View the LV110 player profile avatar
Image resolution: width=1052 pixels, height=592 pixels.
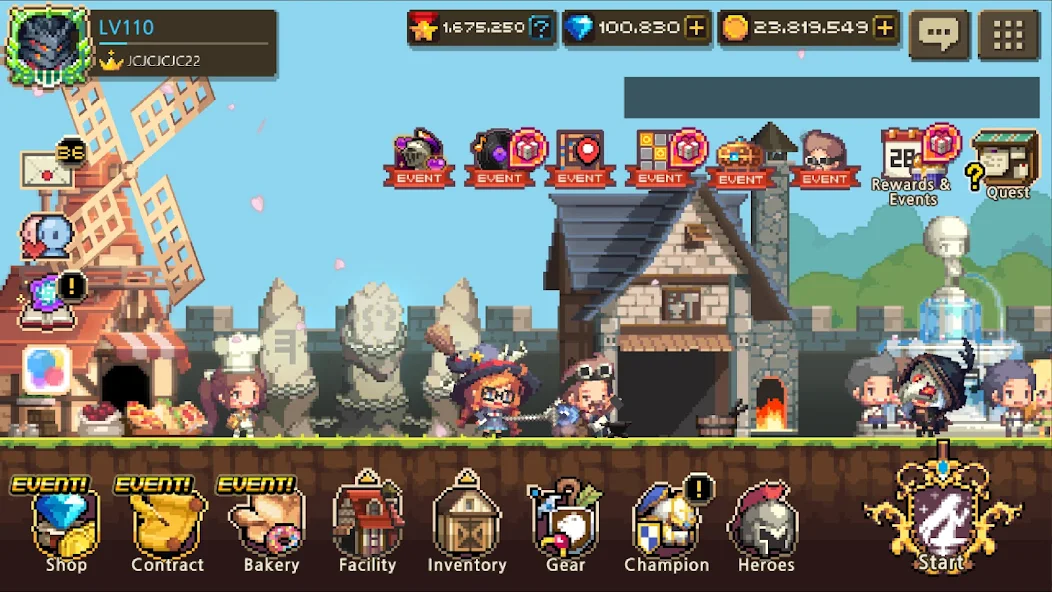48,45
